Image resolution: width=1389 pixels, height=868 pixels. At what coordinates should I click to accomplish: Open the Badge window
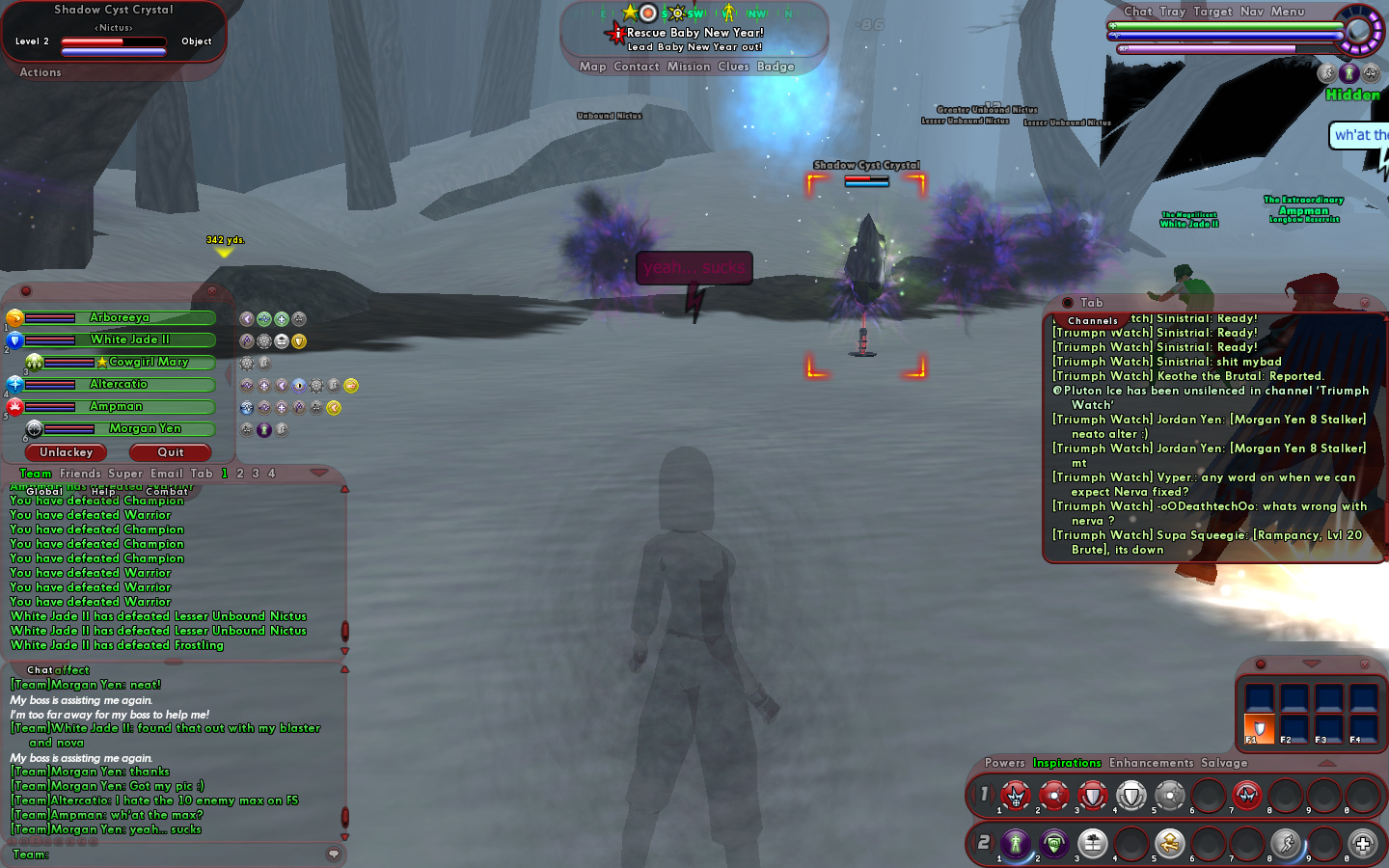[x=776, y=67]
